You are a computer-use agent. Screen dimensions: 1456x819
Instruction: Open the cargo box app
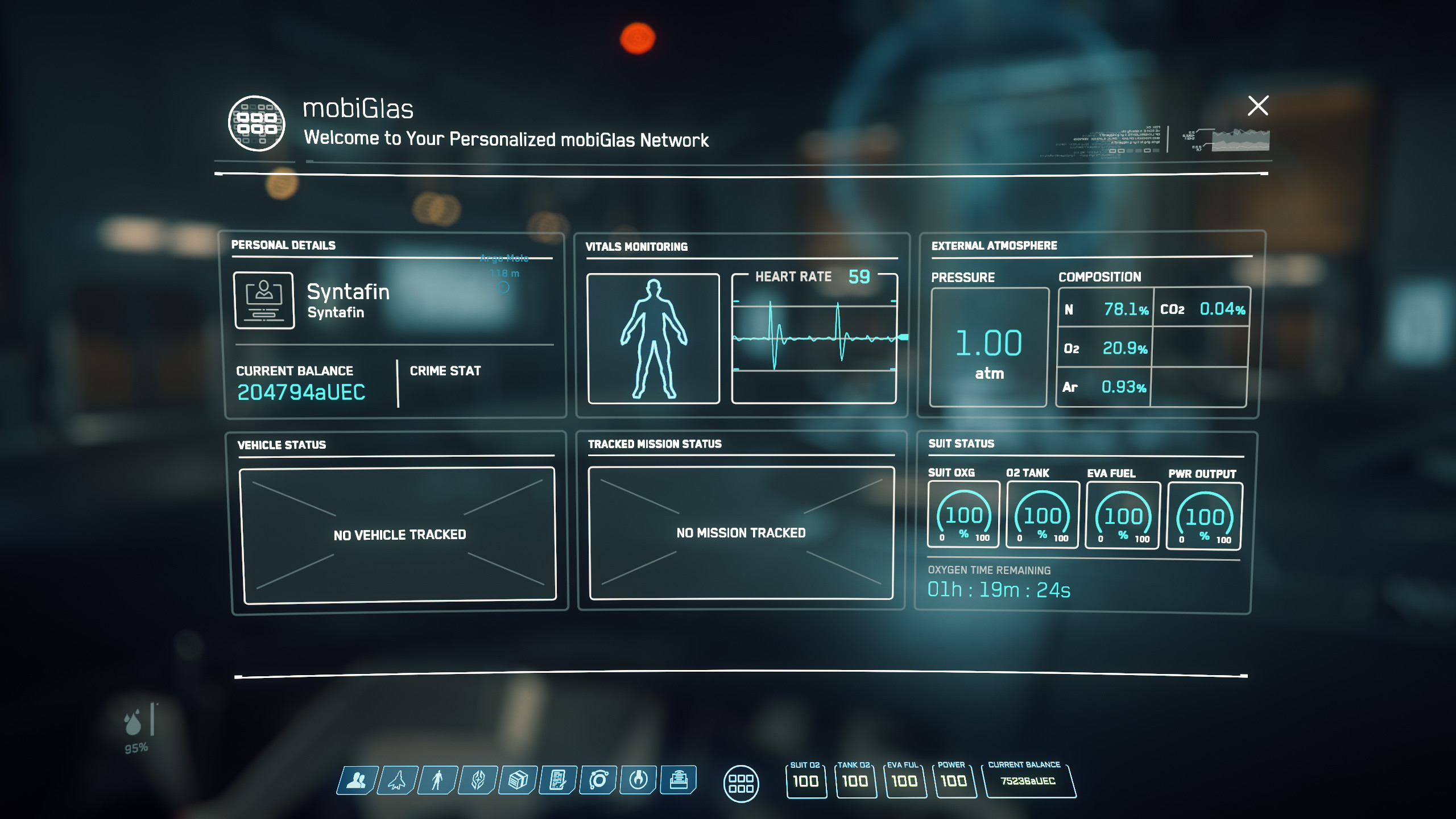(x=518, y=780)
